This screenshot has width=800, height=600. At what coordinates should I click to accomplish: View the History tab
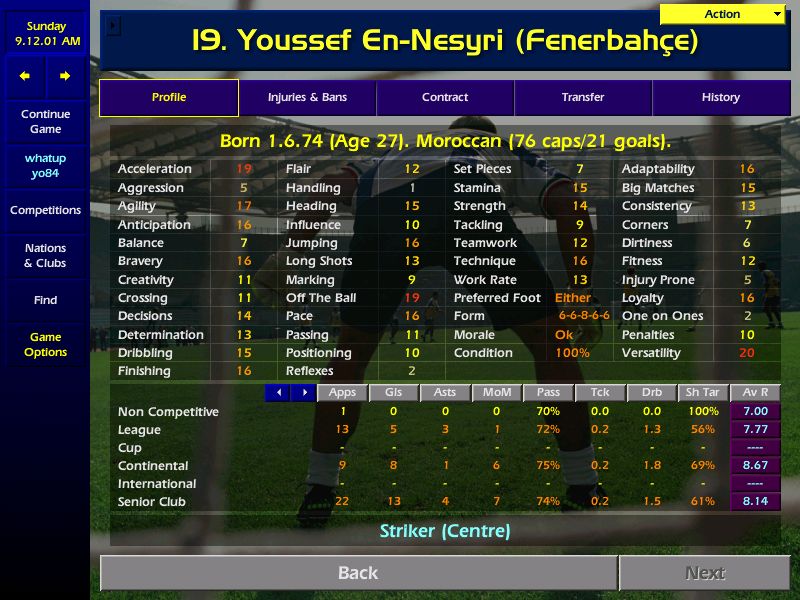click(x=720, y=98)
